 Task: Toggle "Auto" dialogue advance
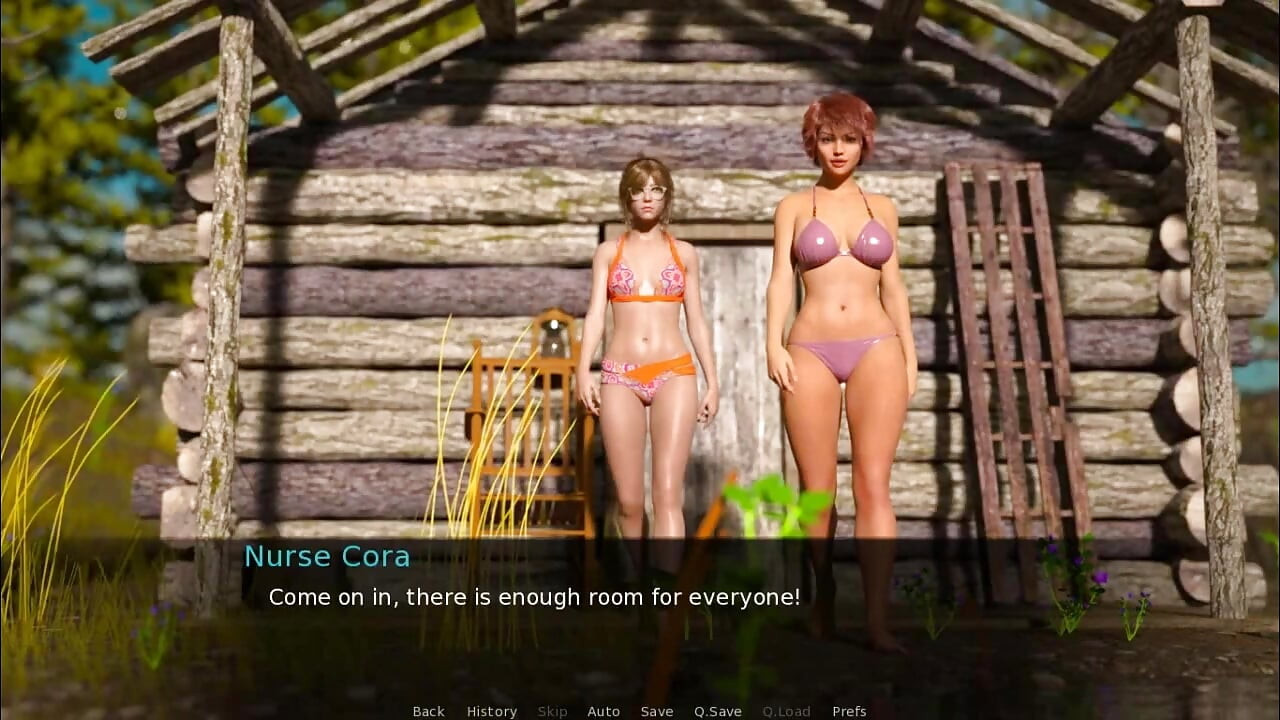point(604,711)
